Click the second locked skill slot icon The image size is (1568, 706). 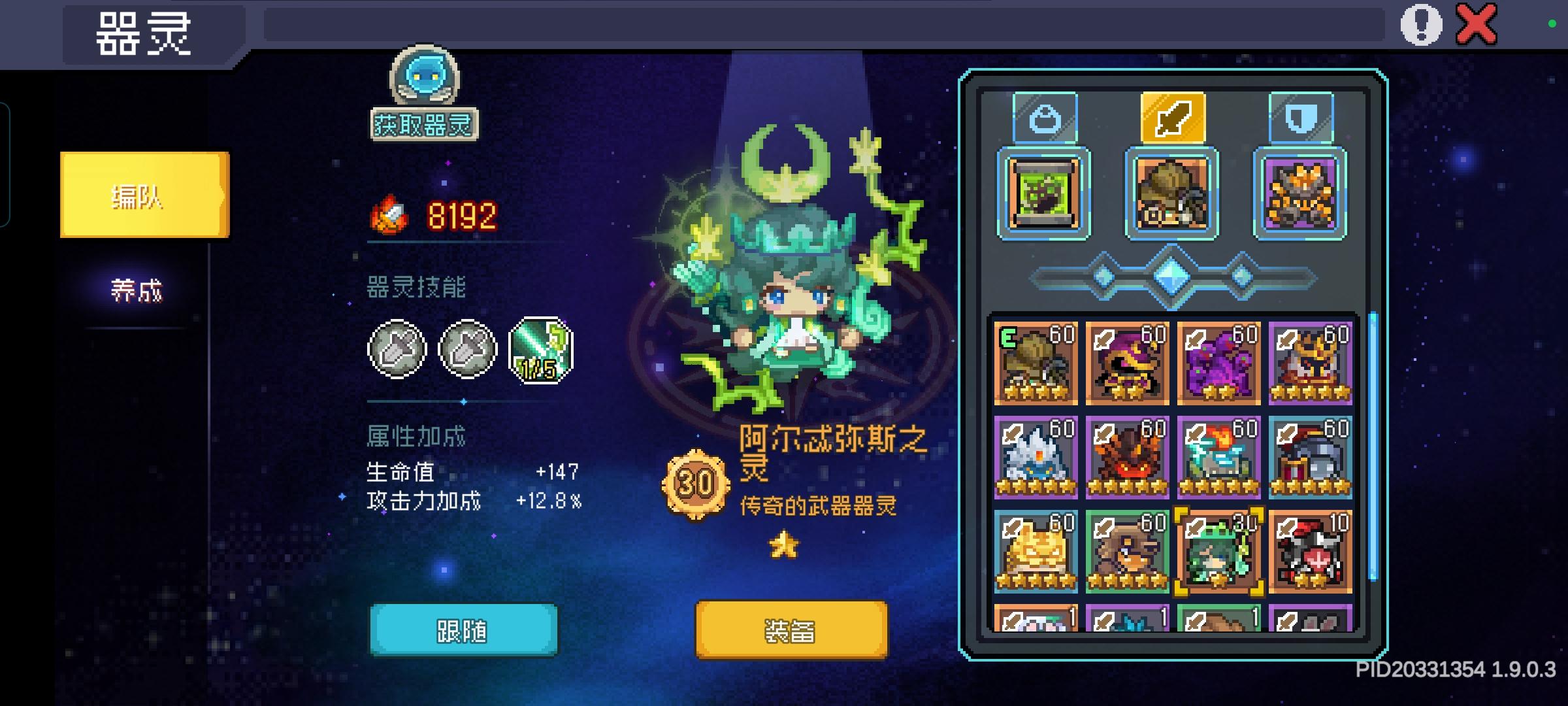468,350
